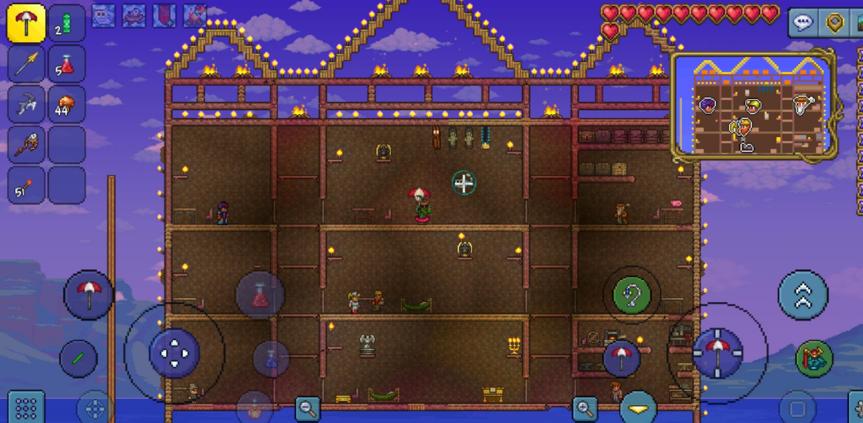Tap the jump double-arrow button

[803, 294]
